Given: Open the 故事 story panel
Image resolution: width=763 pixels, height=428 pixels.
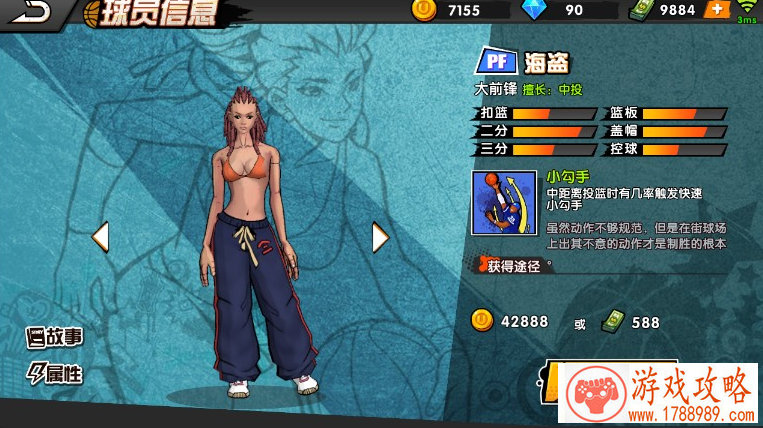Looking at the screenshot, I should point(55,337).
